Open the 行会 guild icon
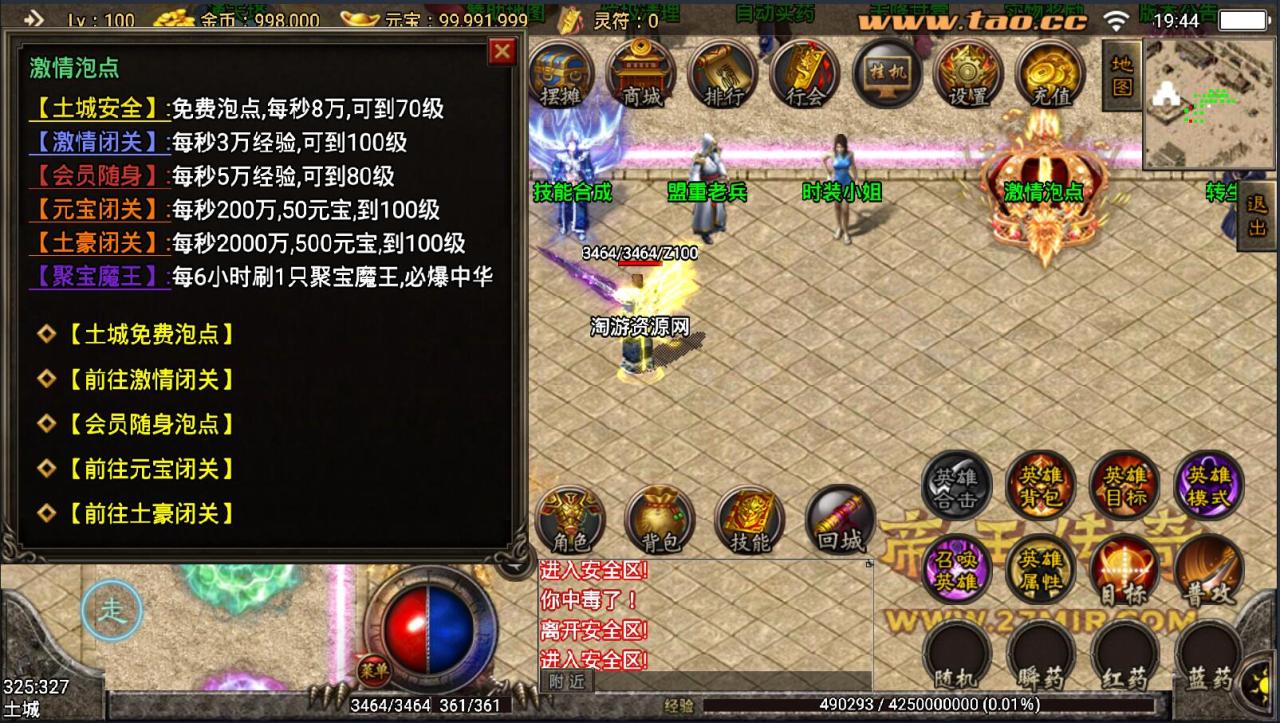 coord(803,75)
